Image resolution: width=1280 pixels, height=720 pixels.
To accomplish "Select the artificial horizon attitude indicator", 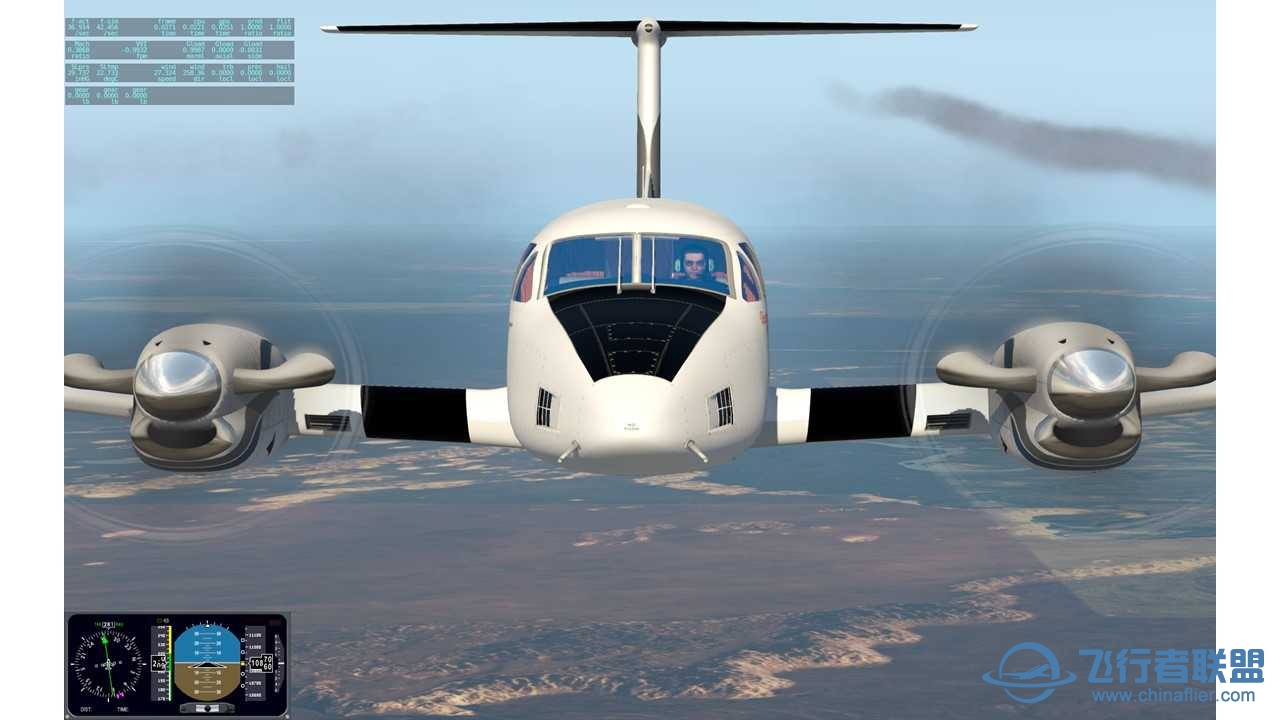I will [x=208, y=663].
